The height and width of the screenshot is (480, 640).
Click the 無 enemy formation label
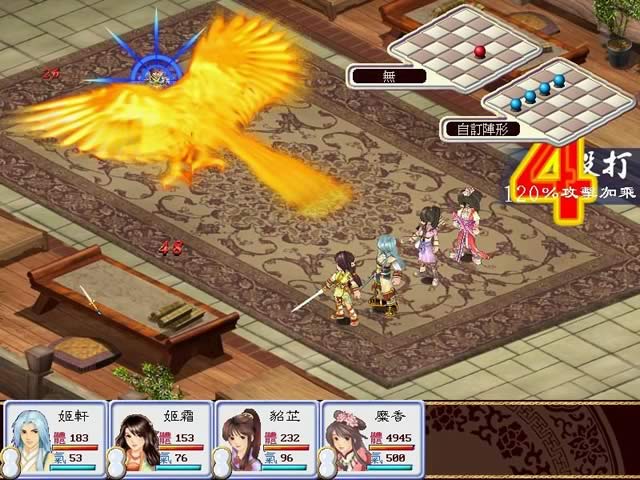(x=387, y=75)
